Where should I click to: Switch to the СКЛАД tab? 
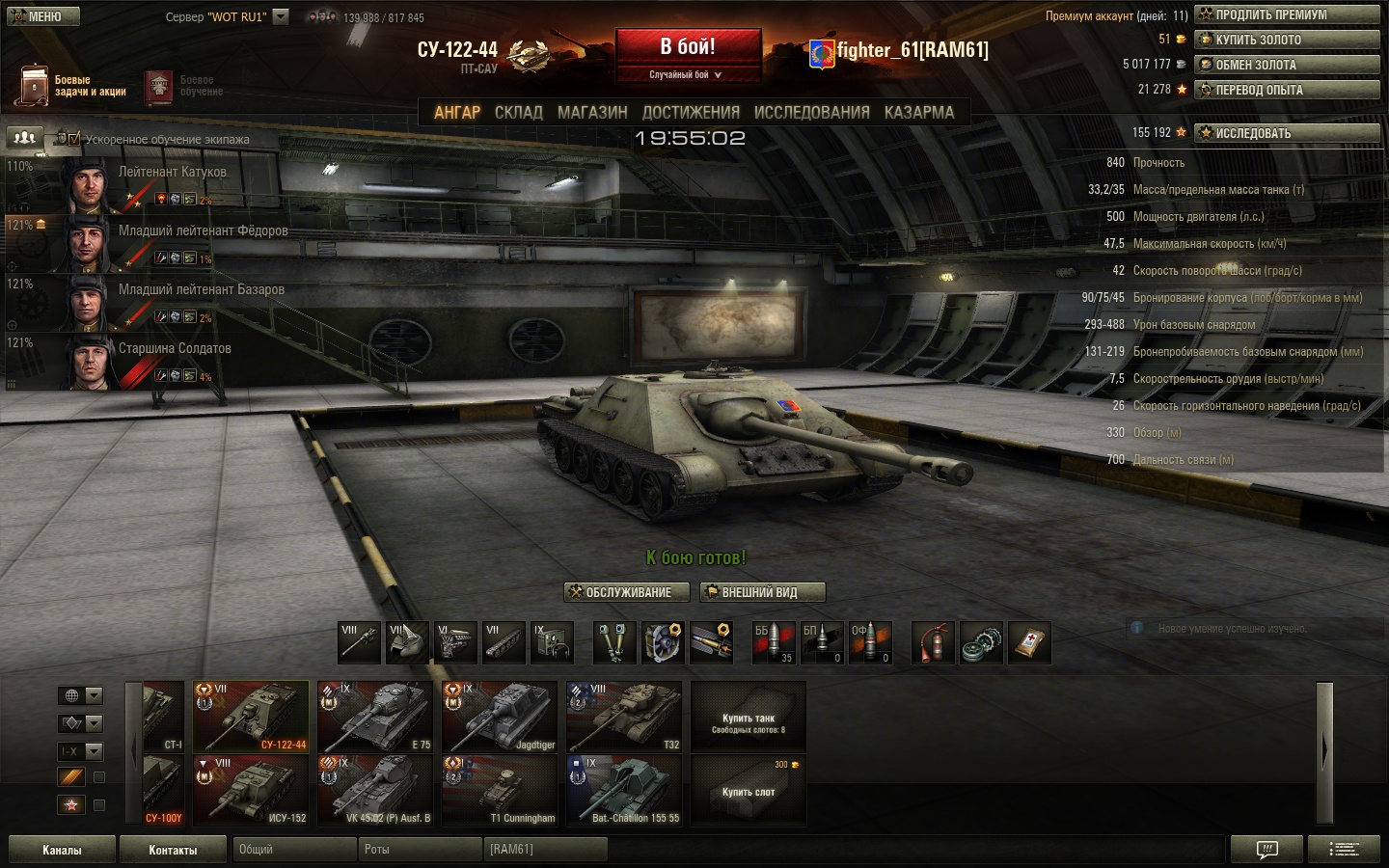[519, 113]
